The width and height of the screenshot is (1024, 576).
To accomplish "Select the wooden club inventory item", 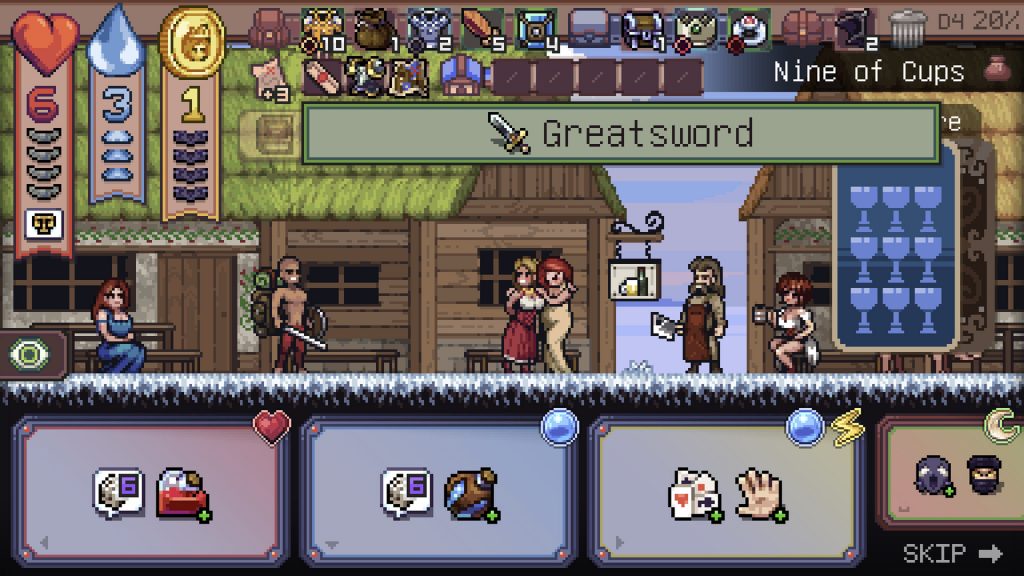I will (482, 28).
